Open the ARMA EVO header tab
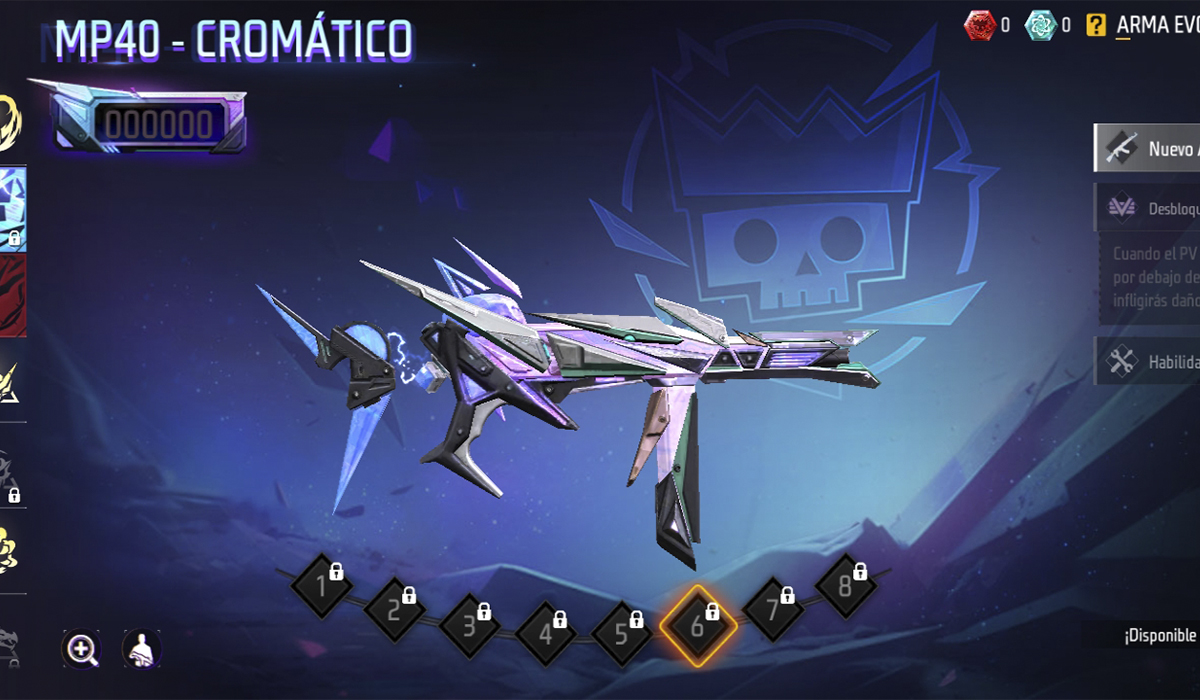This screenshot has height=700, width=1200. [x=1157, y=26]
